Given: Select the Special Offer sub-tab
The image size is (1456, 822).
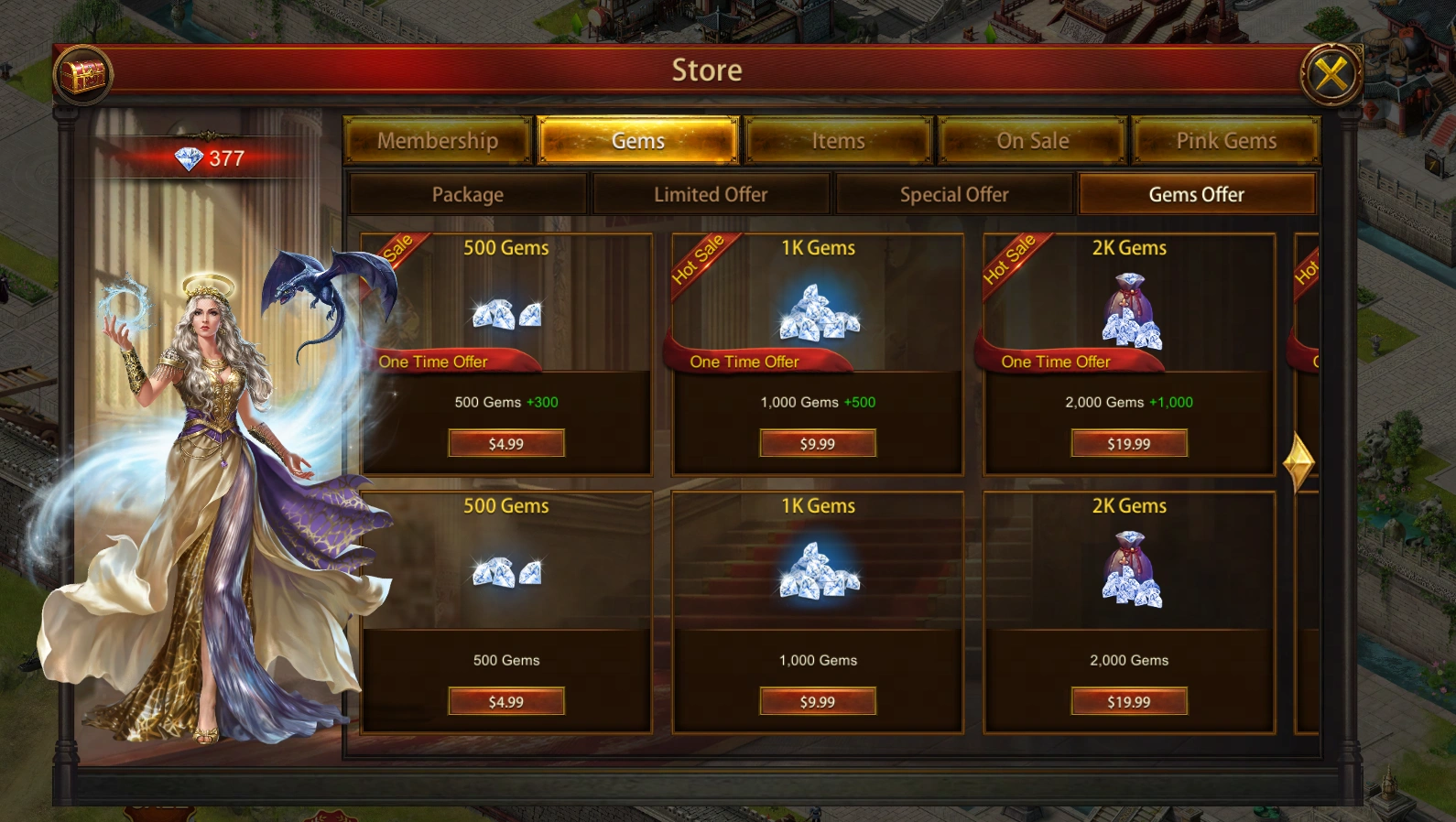Looking at the screenshot, I should pos(955,194).
